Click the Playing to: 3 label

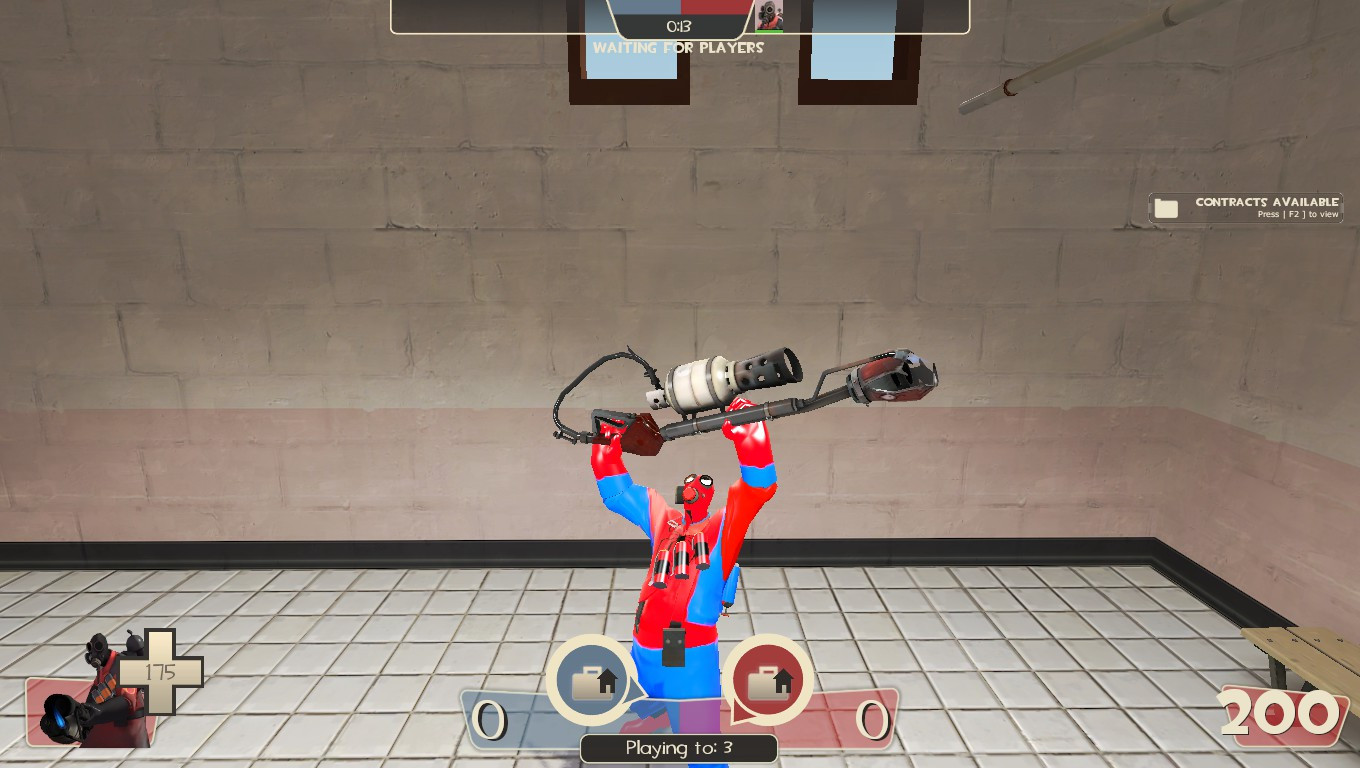679,747
